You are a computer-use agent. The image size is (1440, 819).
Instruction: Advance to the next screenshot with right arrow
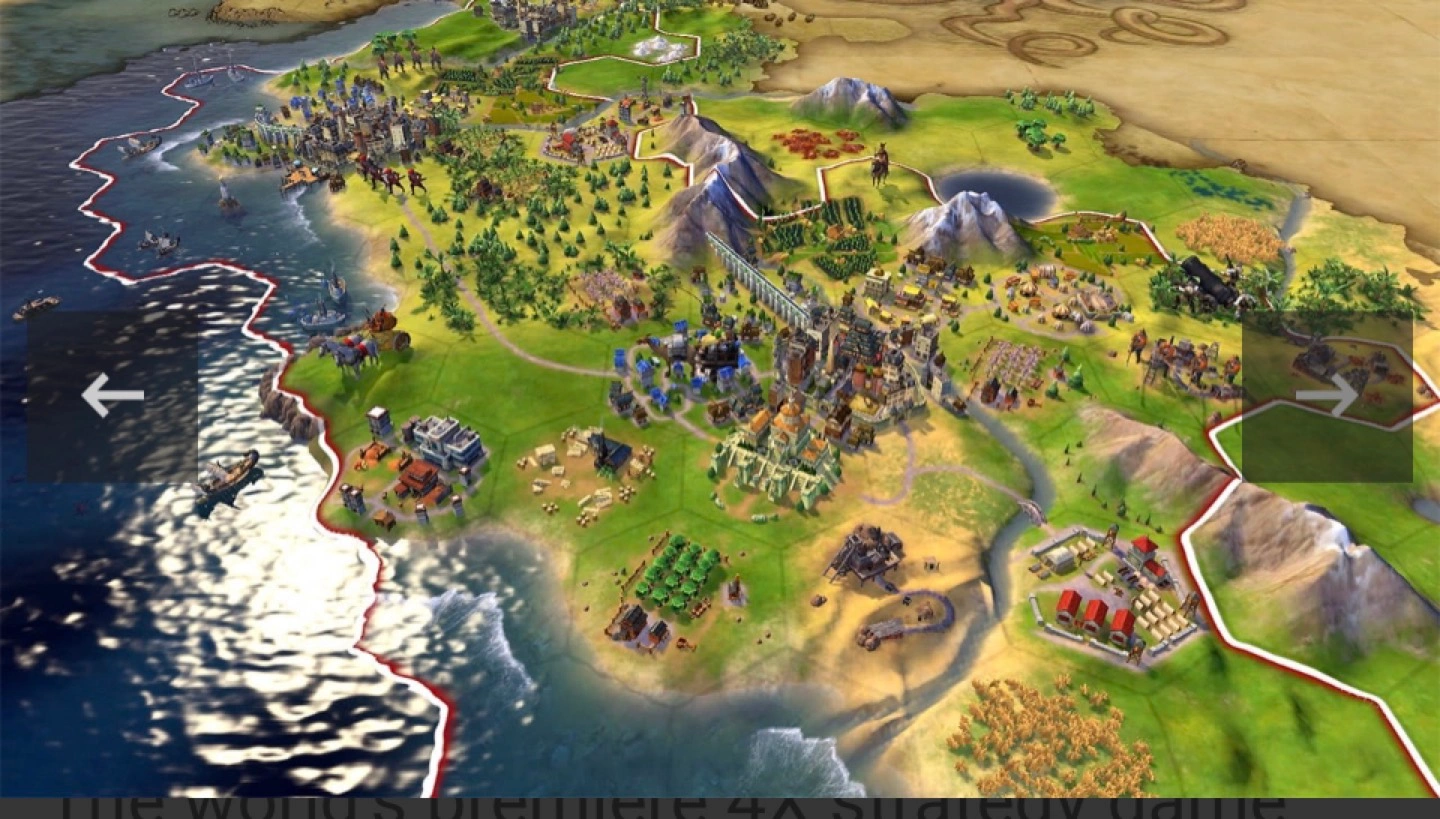(x=1326, y=396)
